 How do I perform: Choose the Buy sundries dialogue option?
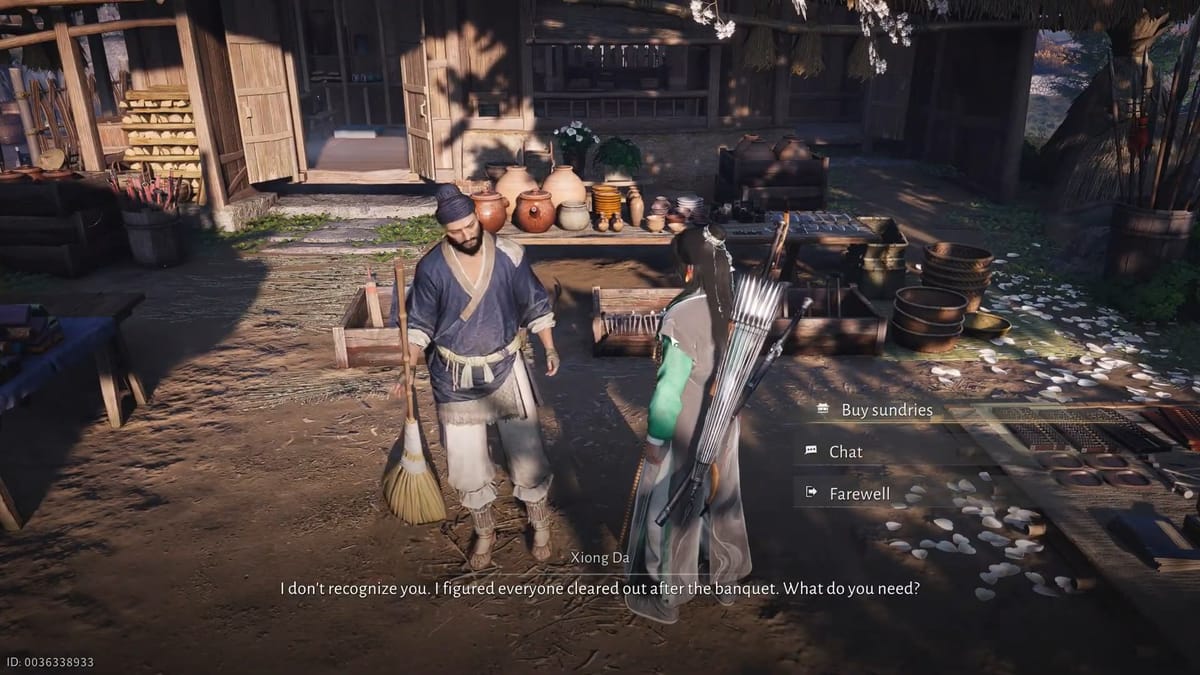(x=886, y=410)
